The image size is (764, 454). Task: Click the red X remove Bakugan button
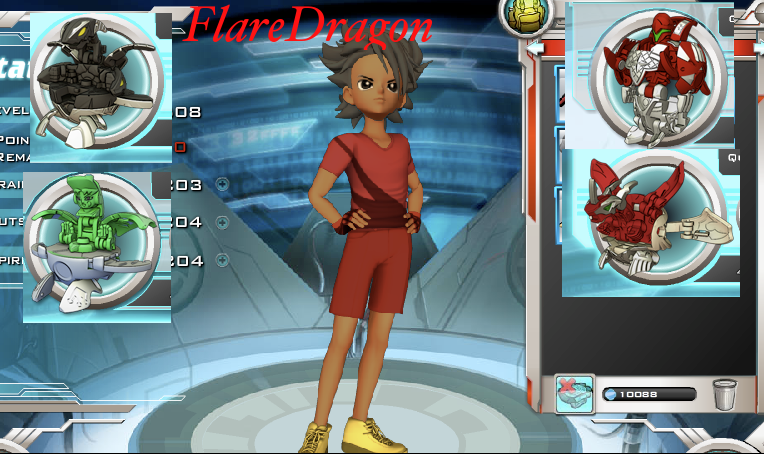[x=575, y=394]
